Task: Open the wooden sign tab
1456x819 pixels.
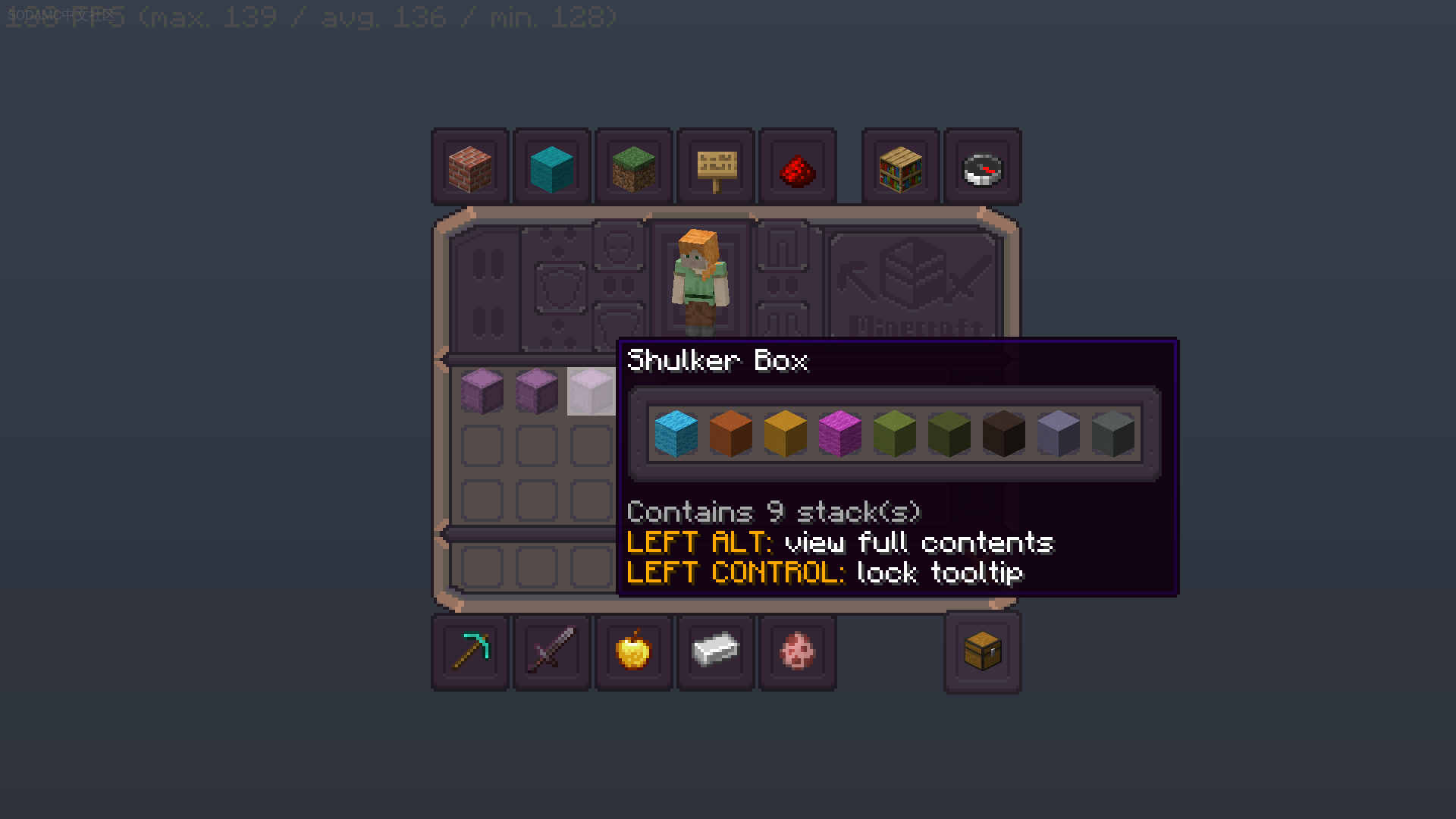Action: (715, 168)
